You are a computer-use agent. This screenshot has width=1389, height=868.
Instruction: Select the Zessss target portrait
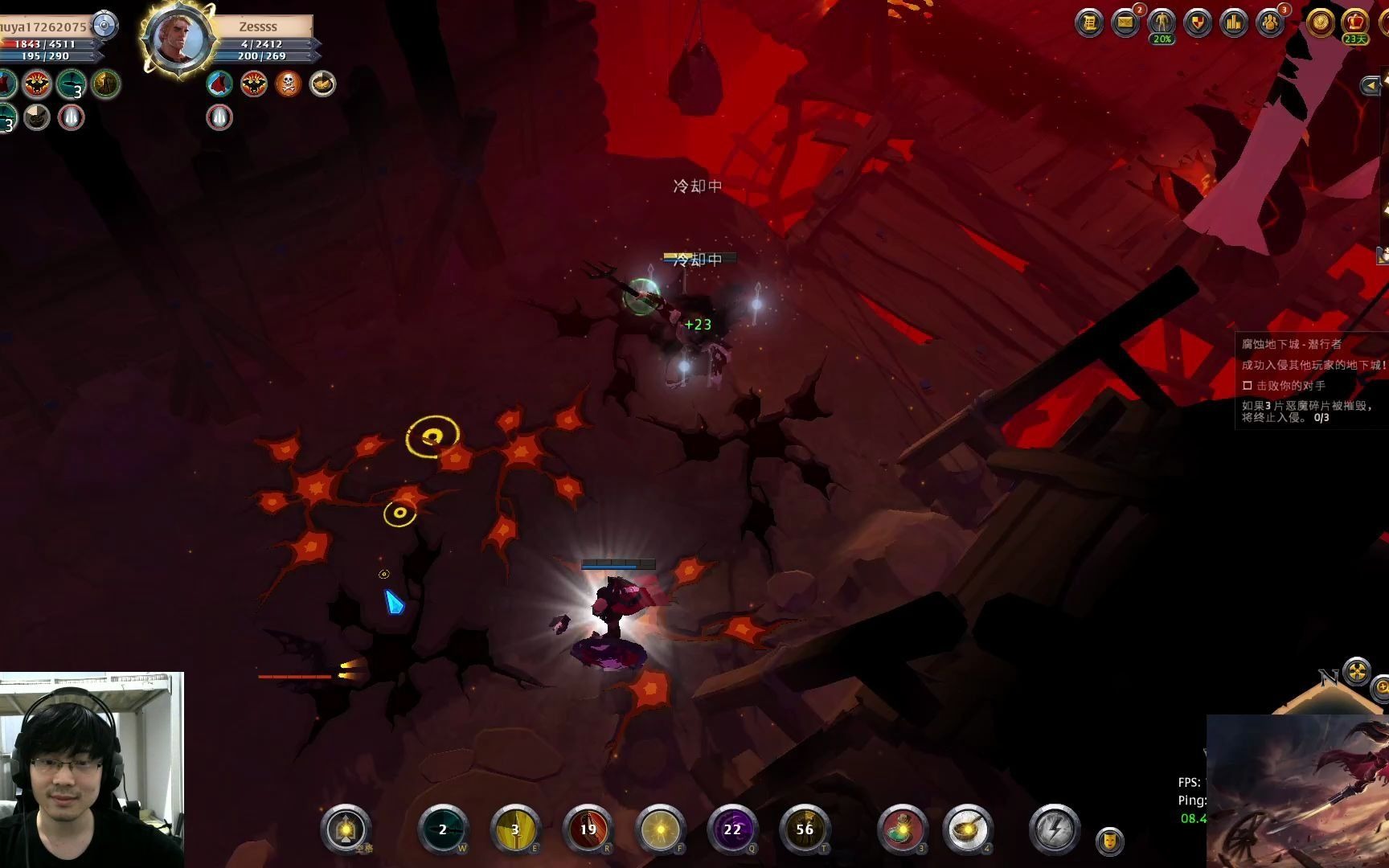(178, 40)
